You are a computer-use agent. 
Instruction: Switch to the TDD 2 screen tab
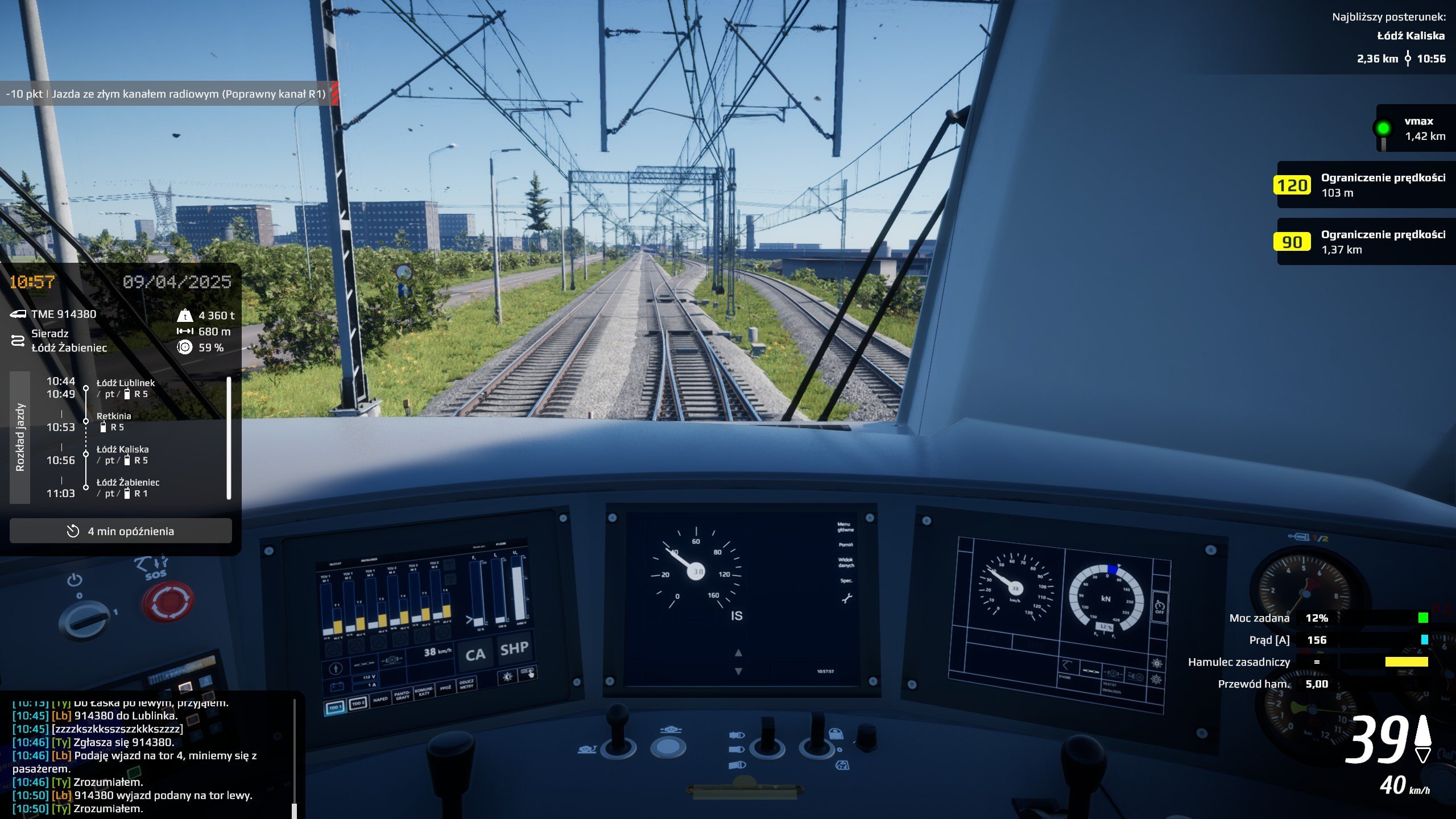[x=358, y=704]
